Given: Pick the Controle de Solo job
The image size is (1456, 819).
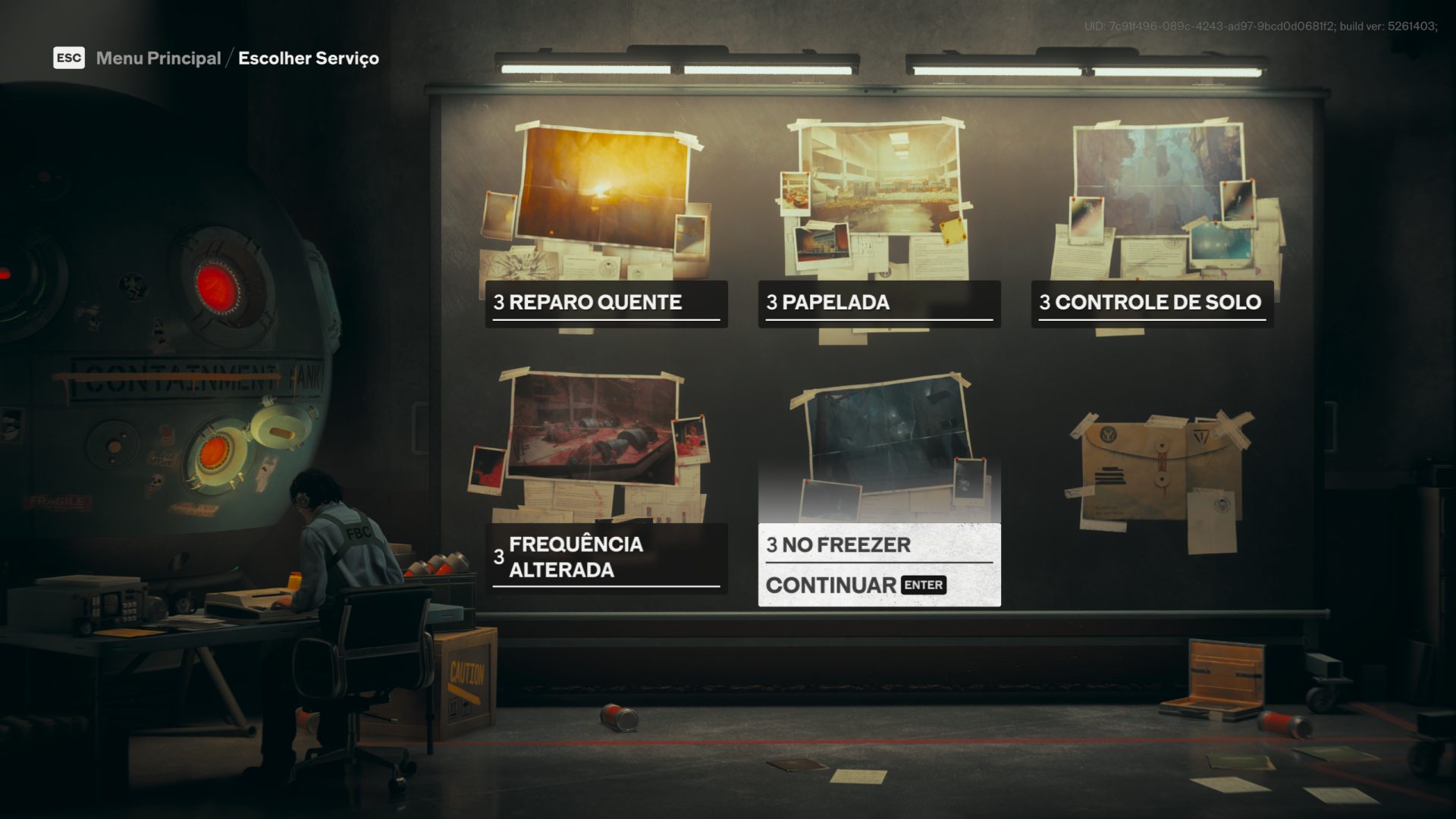Looking at the screenshot, I should [x=1152, y=303].
